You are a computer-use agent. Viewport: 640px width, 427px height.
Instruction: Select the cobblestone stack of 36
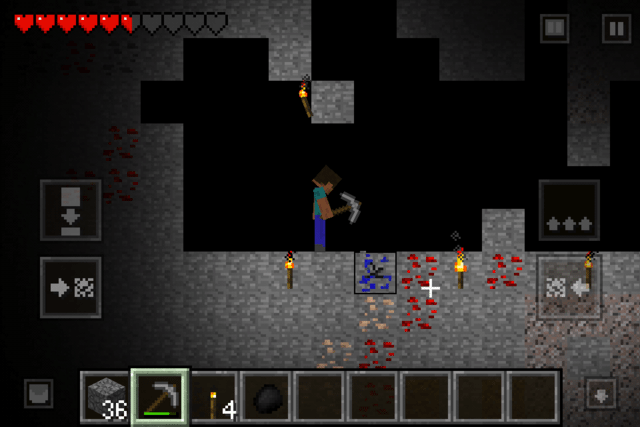[x=107, y=397]
